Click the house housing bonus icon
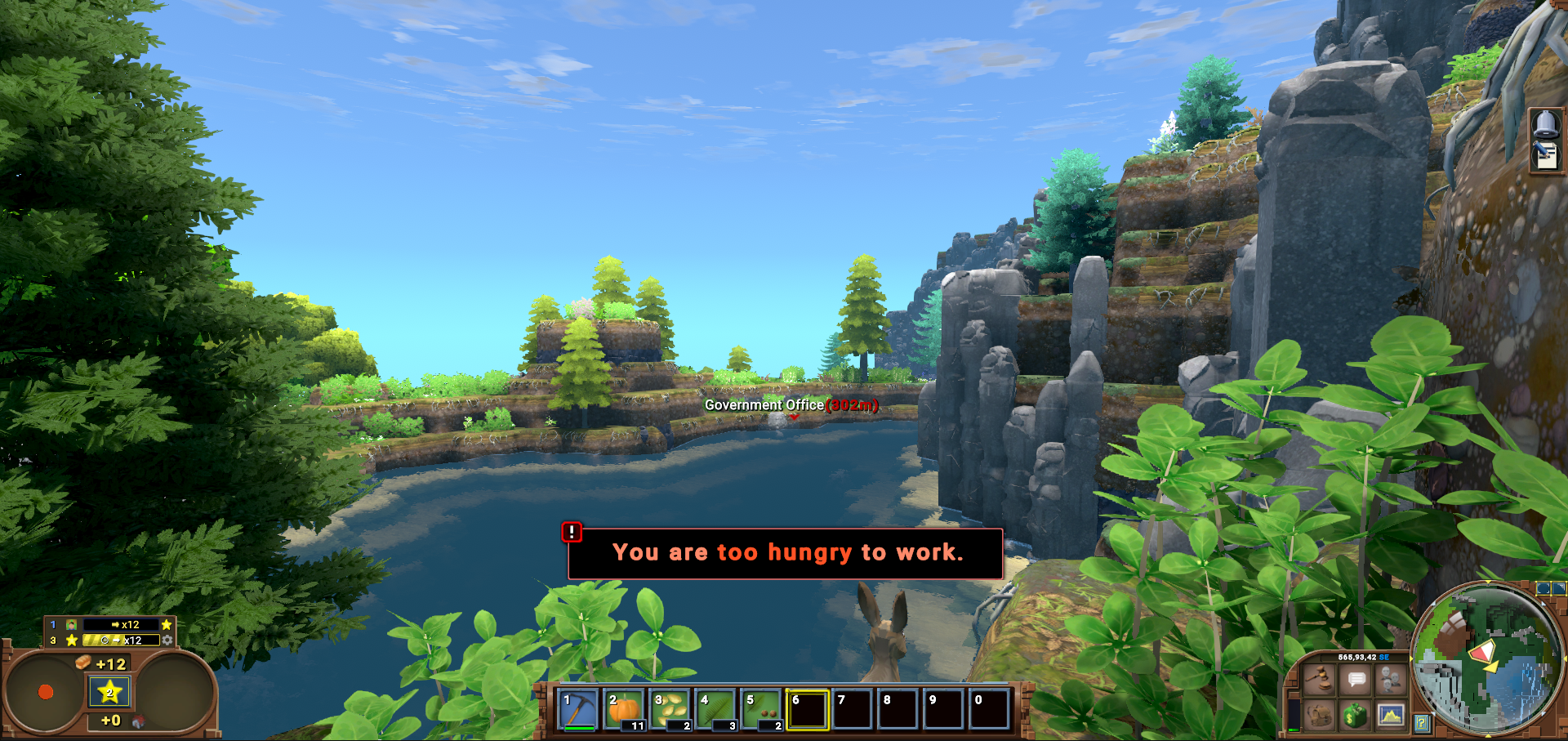1568x741 pixels. (138, 721)
